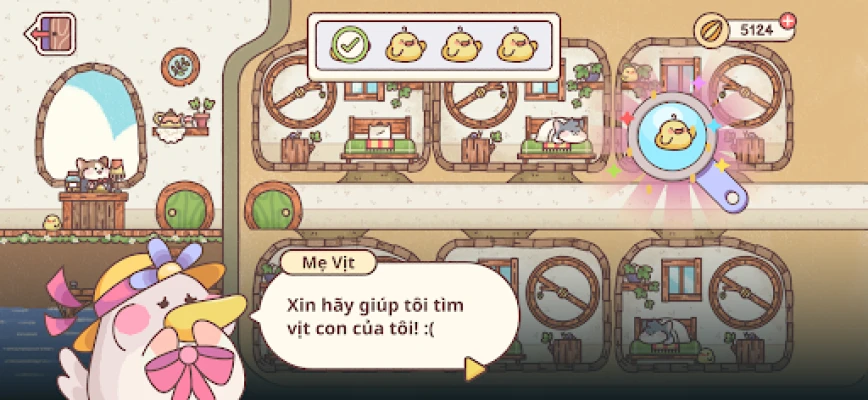The image size is (868, 400).
Task: Add more seeds with the red plus
Action: [x=787, y=20]
